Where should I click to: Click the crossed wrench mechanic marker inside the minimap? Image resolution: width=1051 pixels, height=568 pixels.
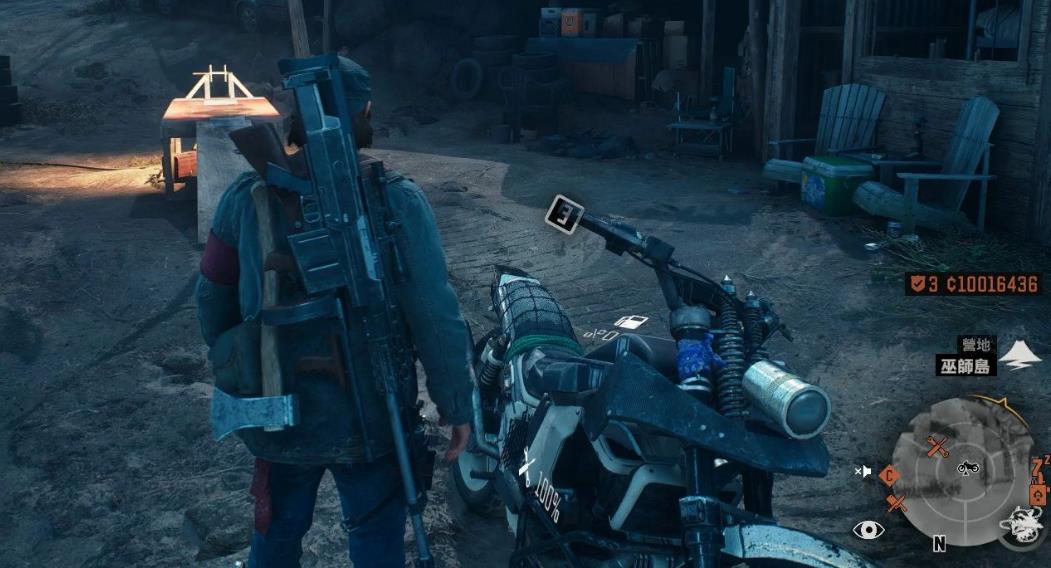pyautogui.click(x=938, y=446)
